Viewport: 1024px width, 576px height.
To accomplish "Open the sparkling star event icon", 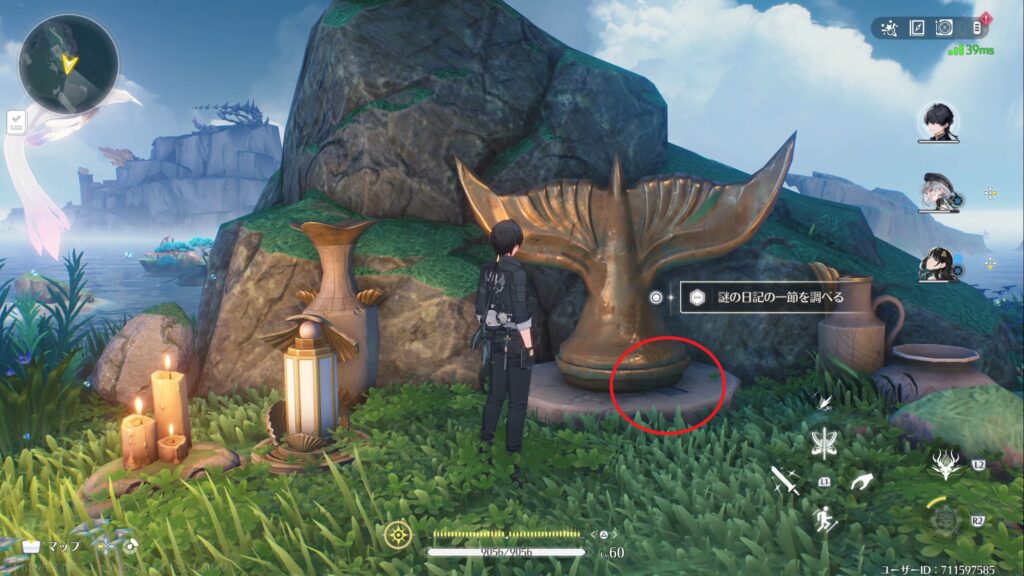I will 888,28.
